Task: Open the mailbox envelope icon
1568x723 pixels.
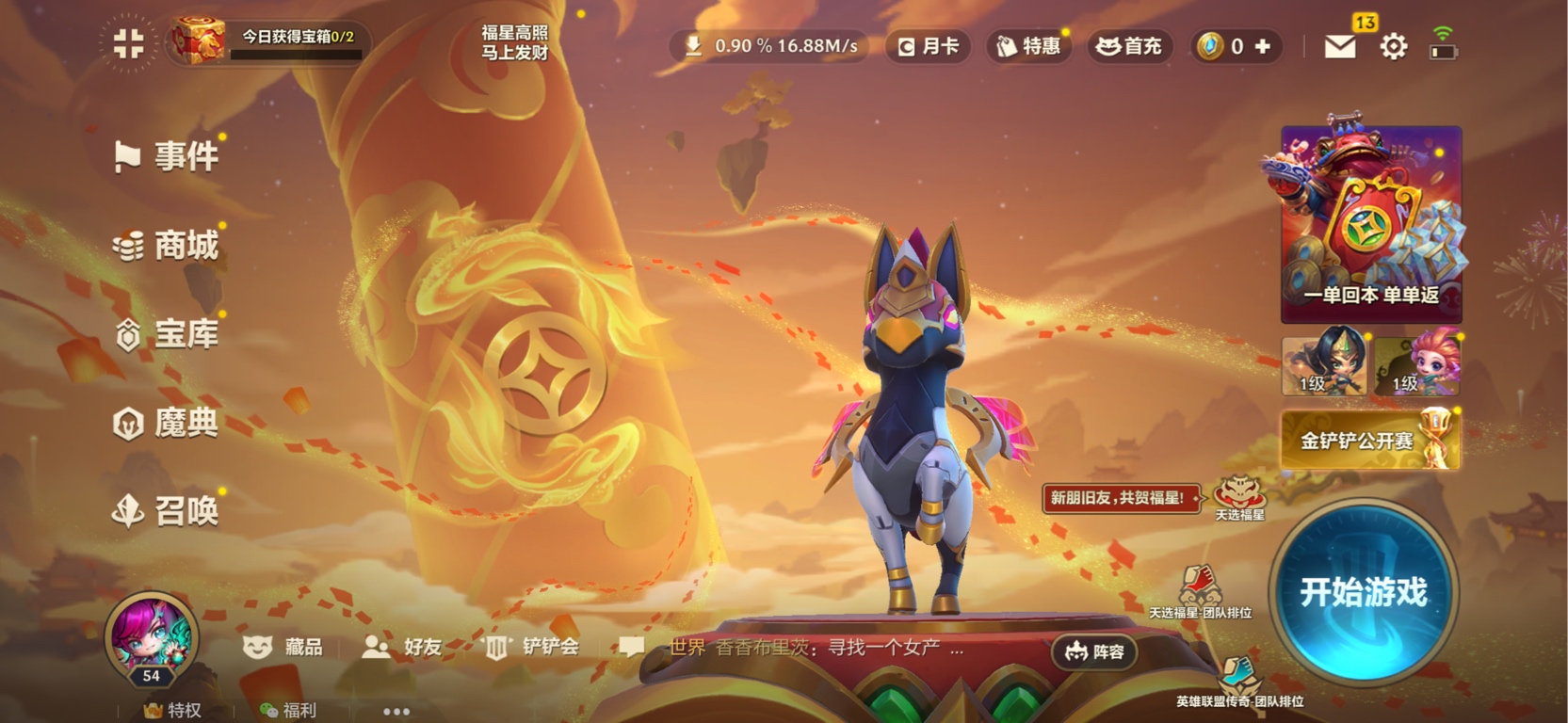Action: click(x=1339, y=46)
